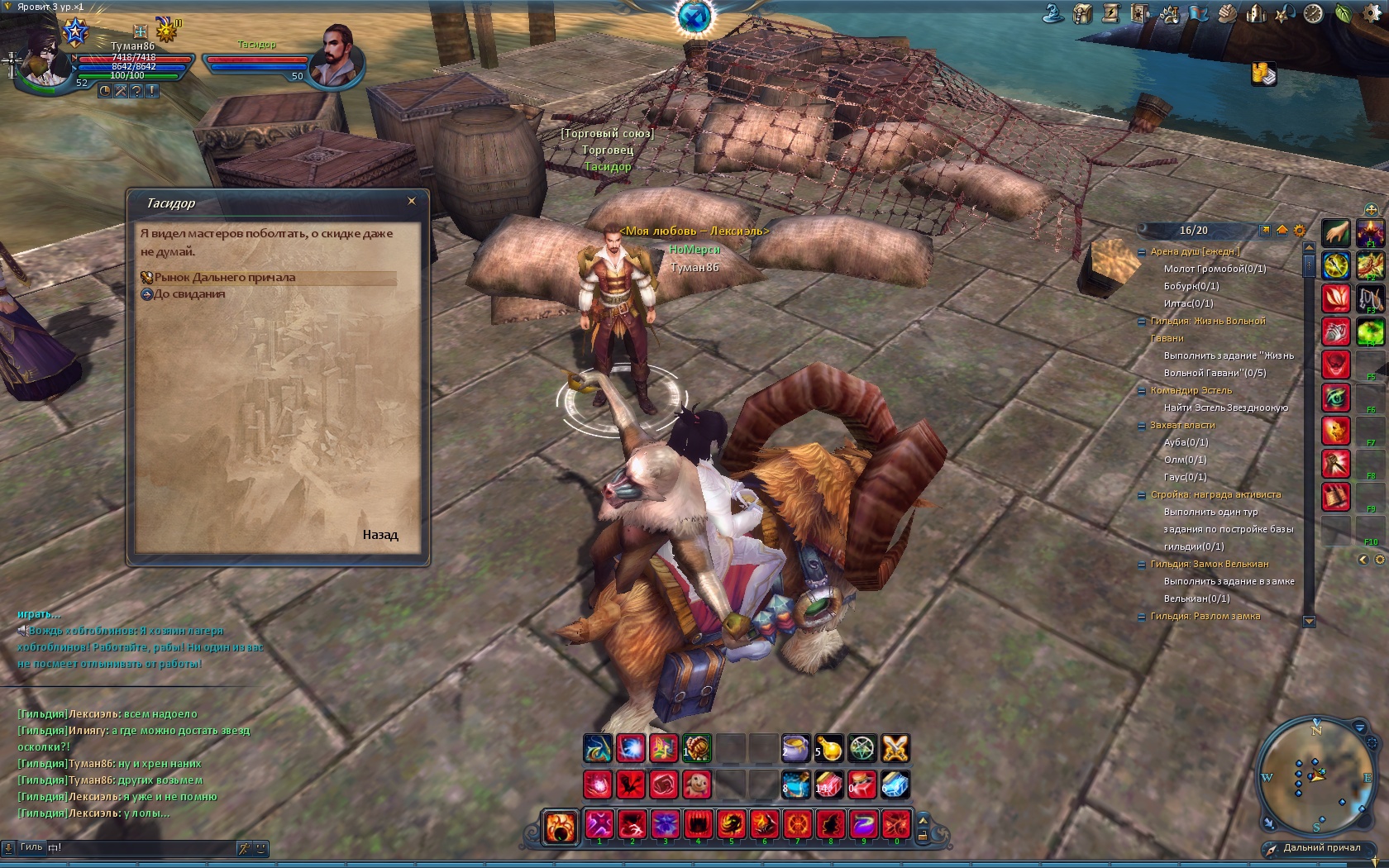Click the minimap
1389x868 pixels.
click(x=1315, y=775)
